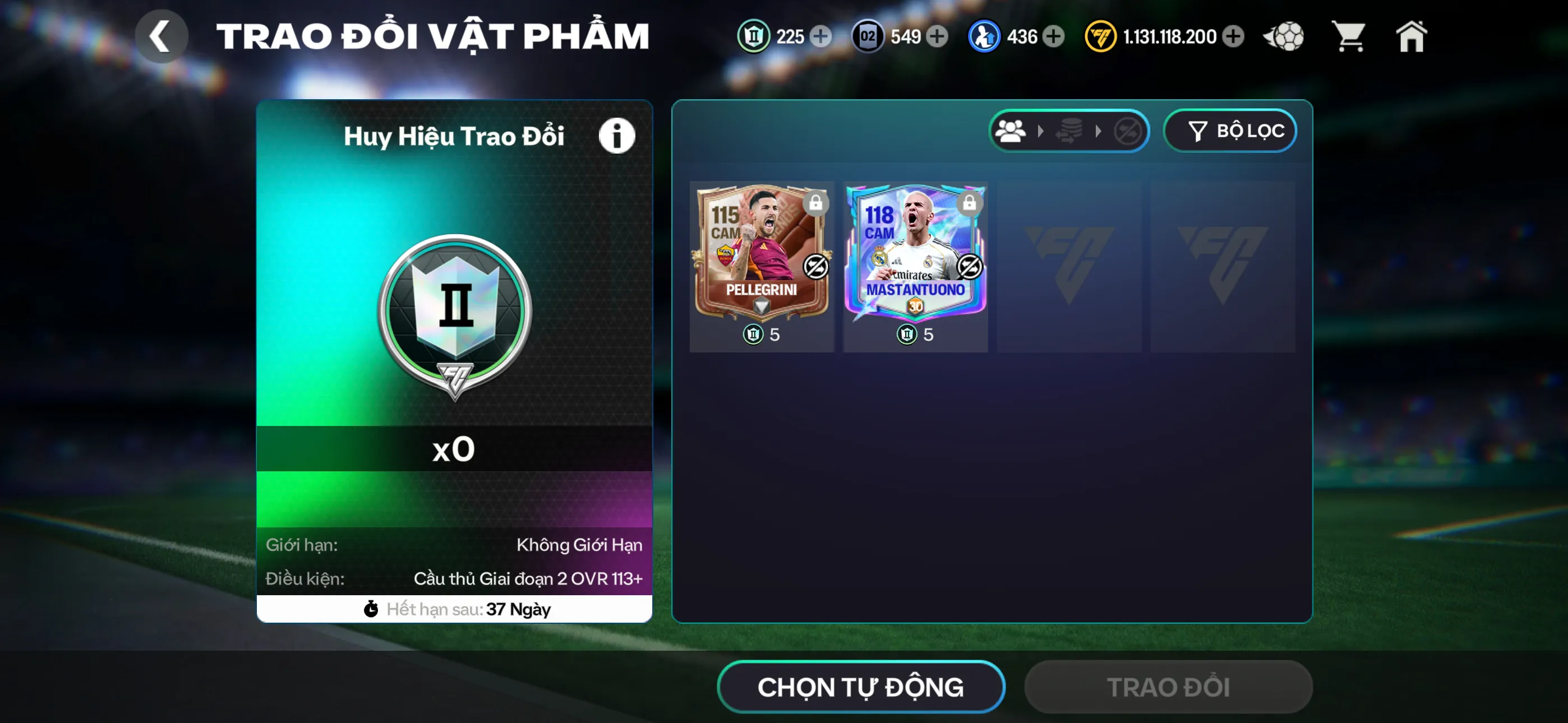Open BỘ LỌC filter options
Viewport: 1568px width, 723px height.
1230,130
